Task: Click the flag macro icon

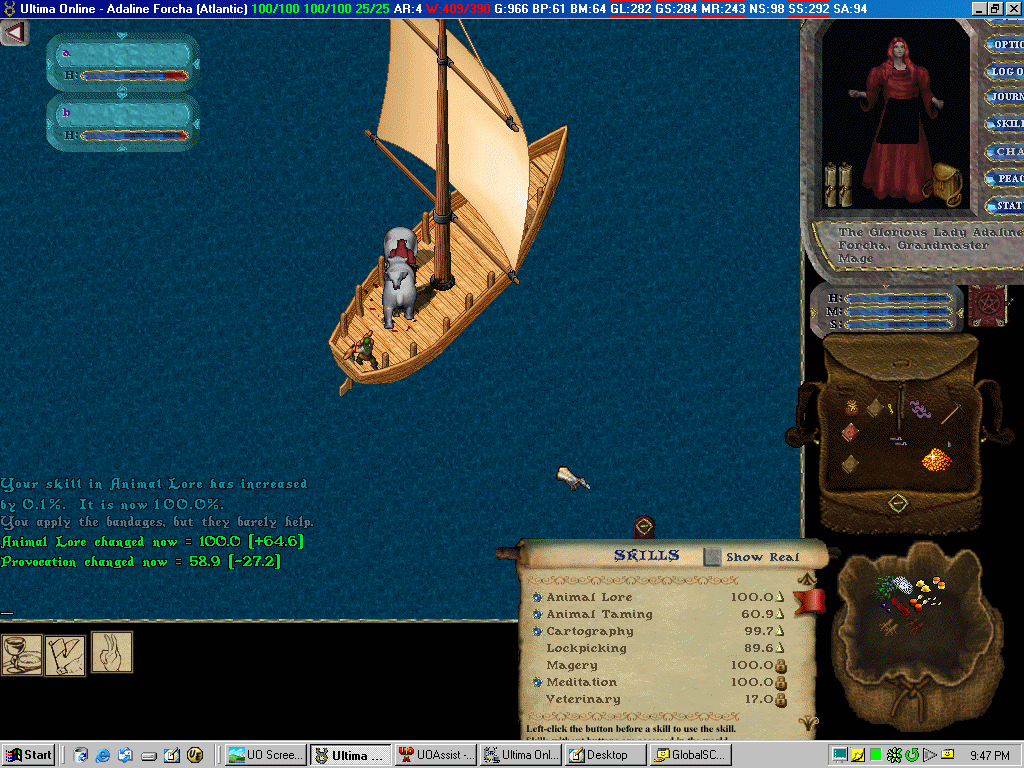Action: 65,655
